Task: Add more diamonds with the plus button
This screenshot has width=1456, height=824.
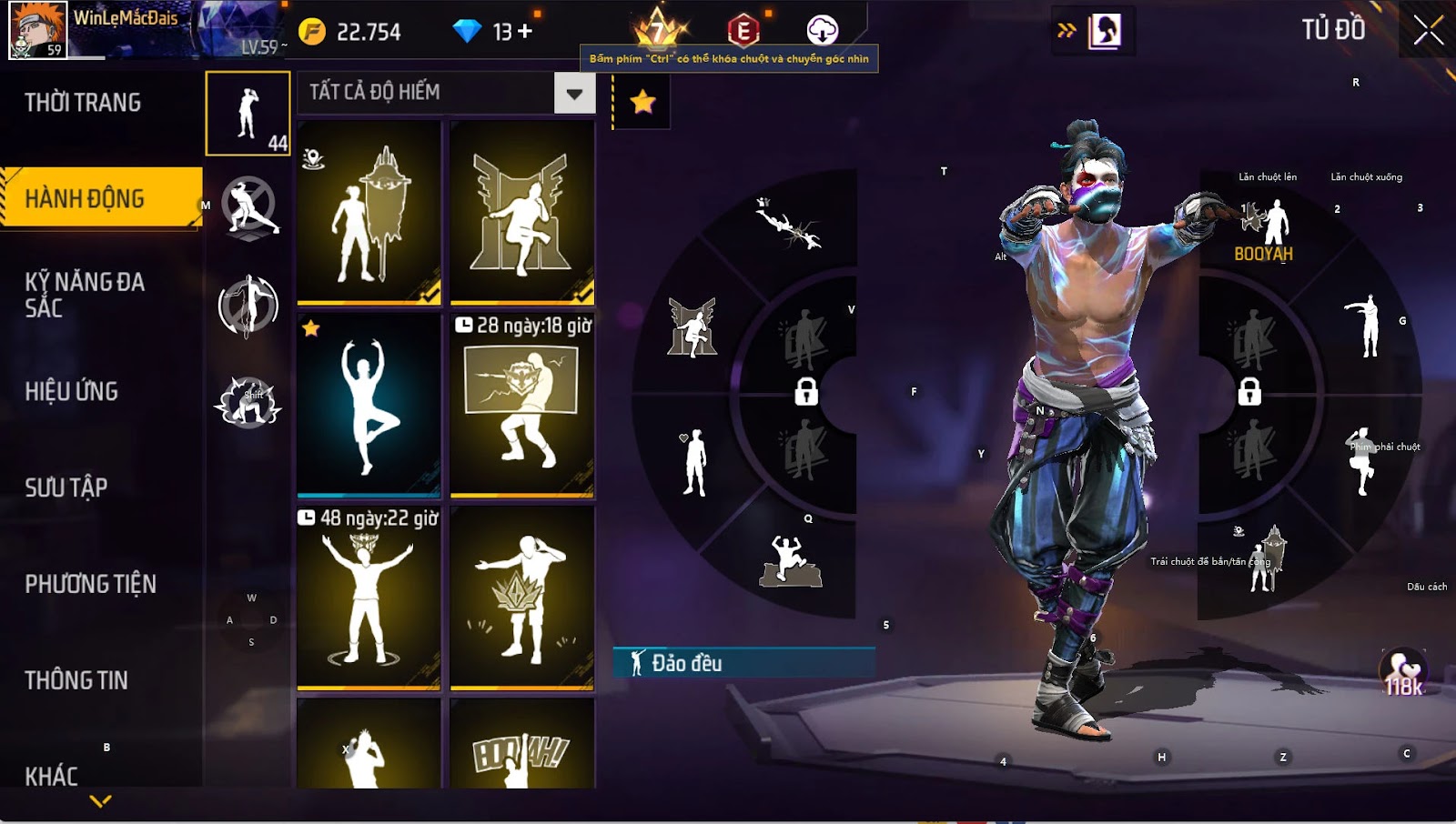Action: [525, 32]
